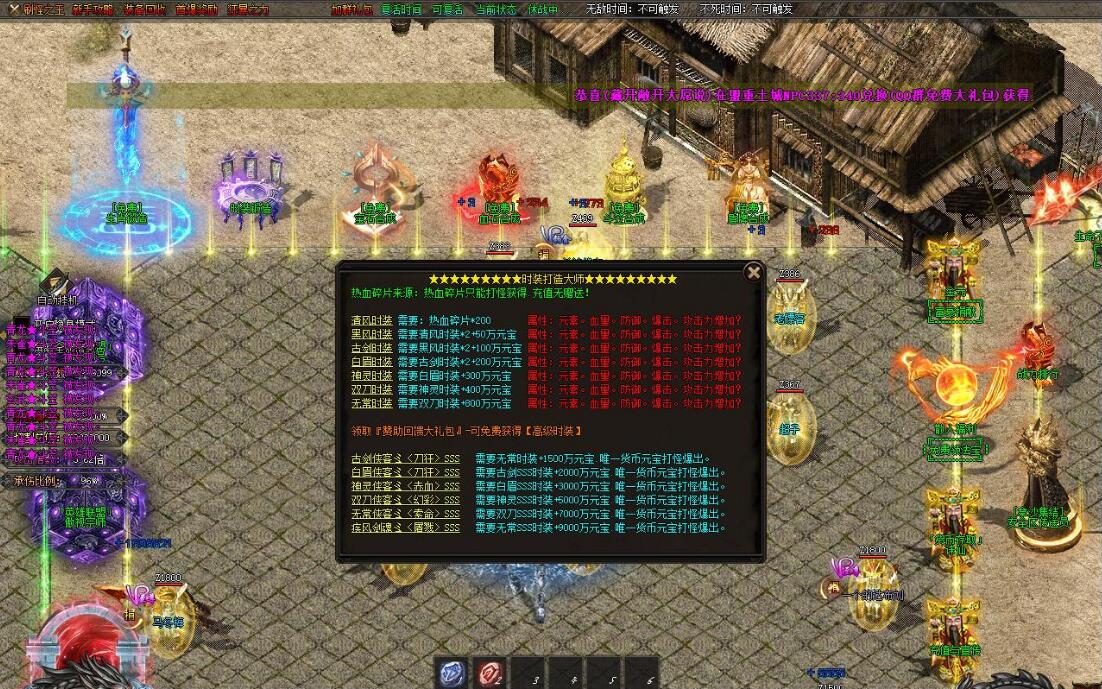Choose the 无常时装 option
1102x689 pixels.
[x=371, y=403]
